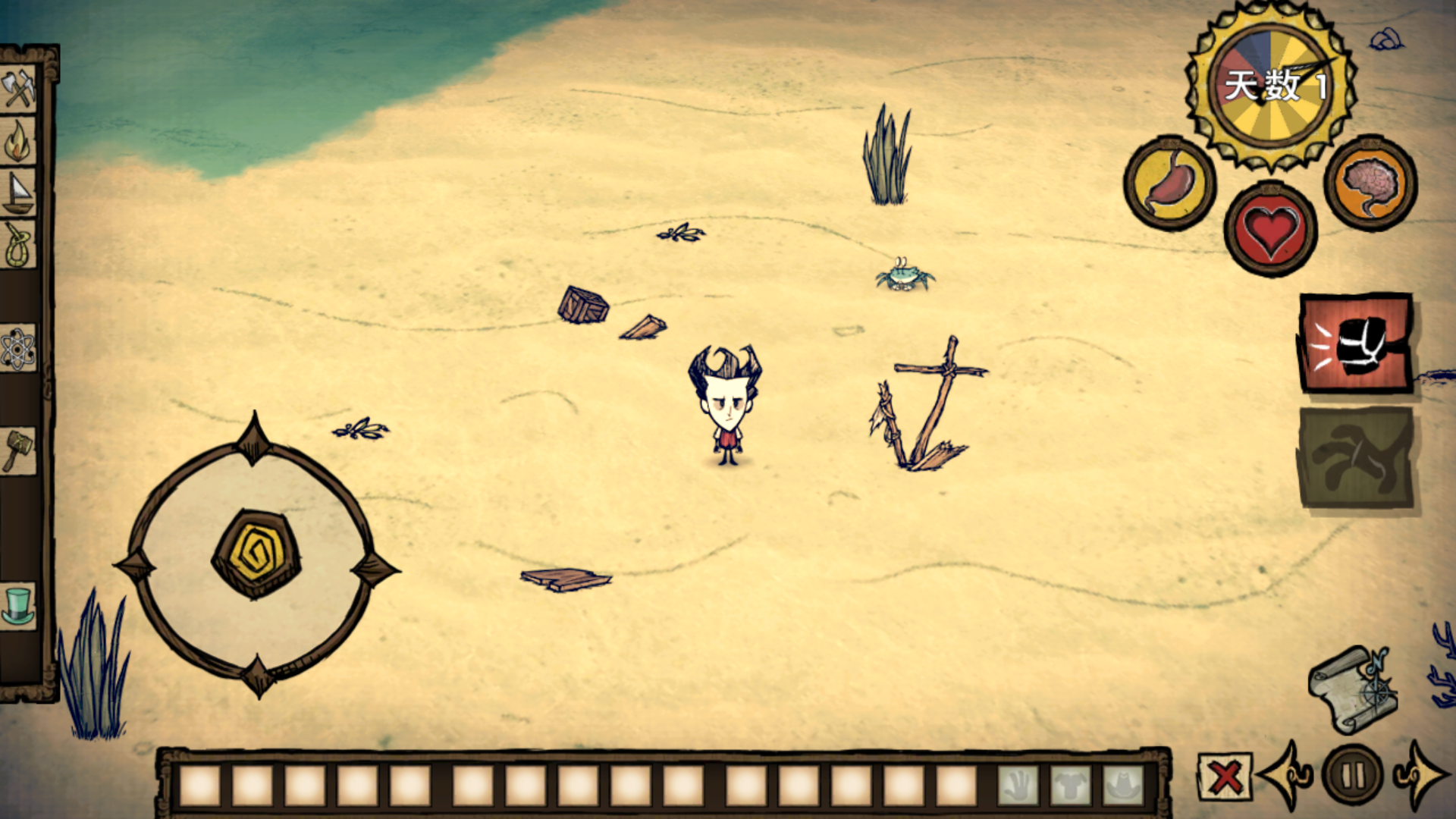This screenshot has height=819, width=1456.
Task: Open the Tools crafting tab with axe and pickaxe
Action: click(x=18, y=89)
